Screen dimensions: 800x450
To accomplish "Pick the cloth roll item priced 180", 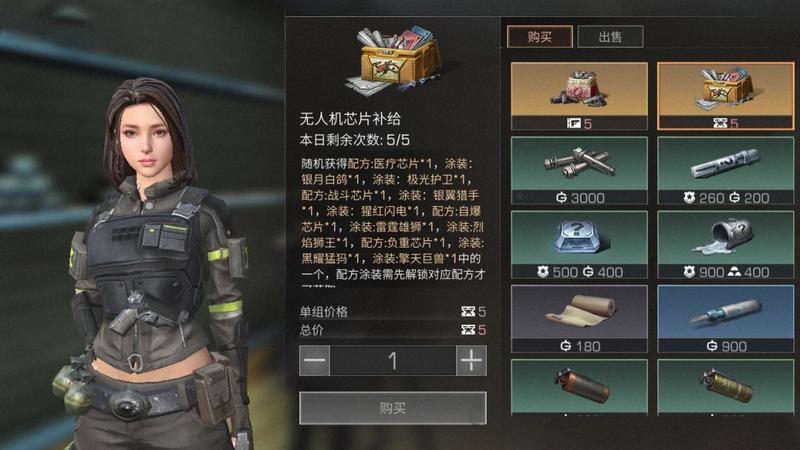I will 579,318.
